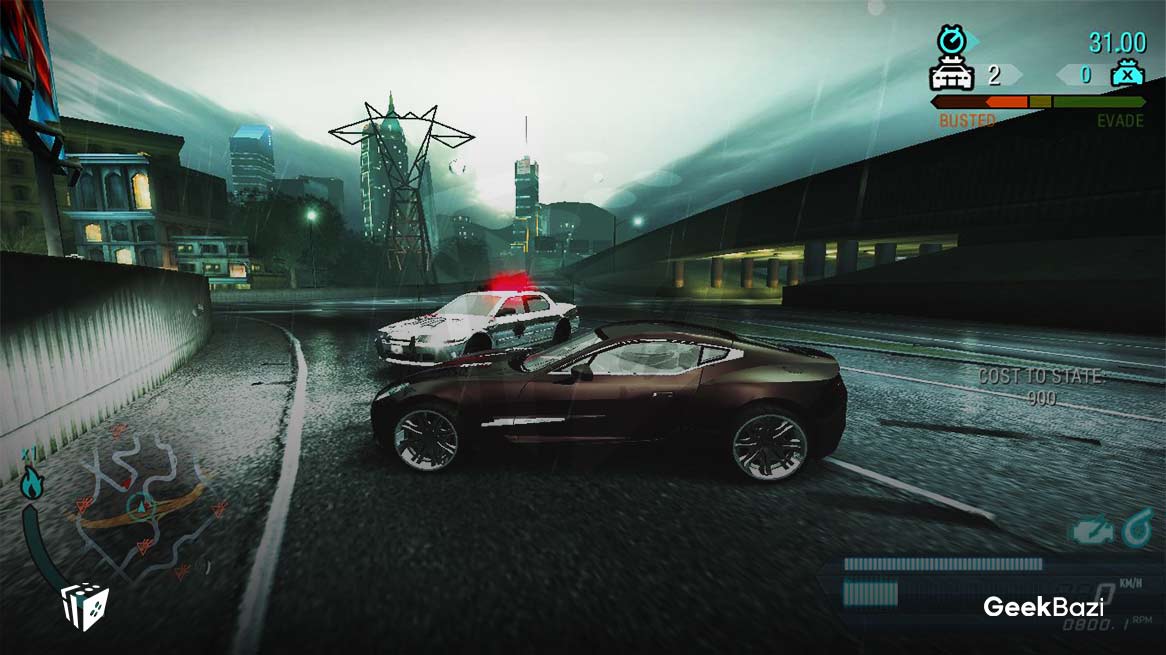
Task: Click the white cube logo
Action: pyautogui.click(x=84, y=607)
